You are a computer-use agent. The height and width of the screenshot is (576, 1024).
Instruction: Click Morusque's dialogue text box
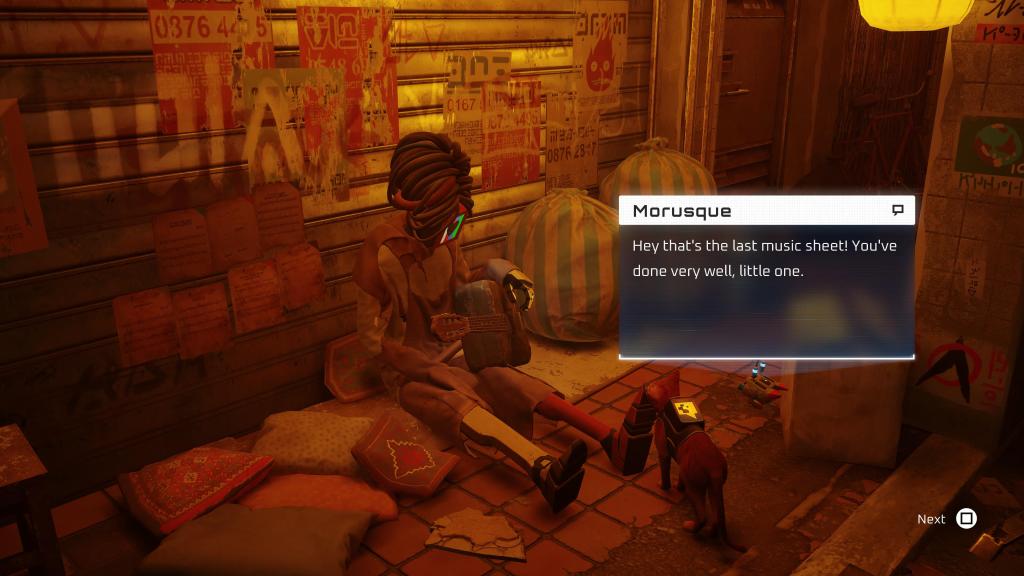766,290
